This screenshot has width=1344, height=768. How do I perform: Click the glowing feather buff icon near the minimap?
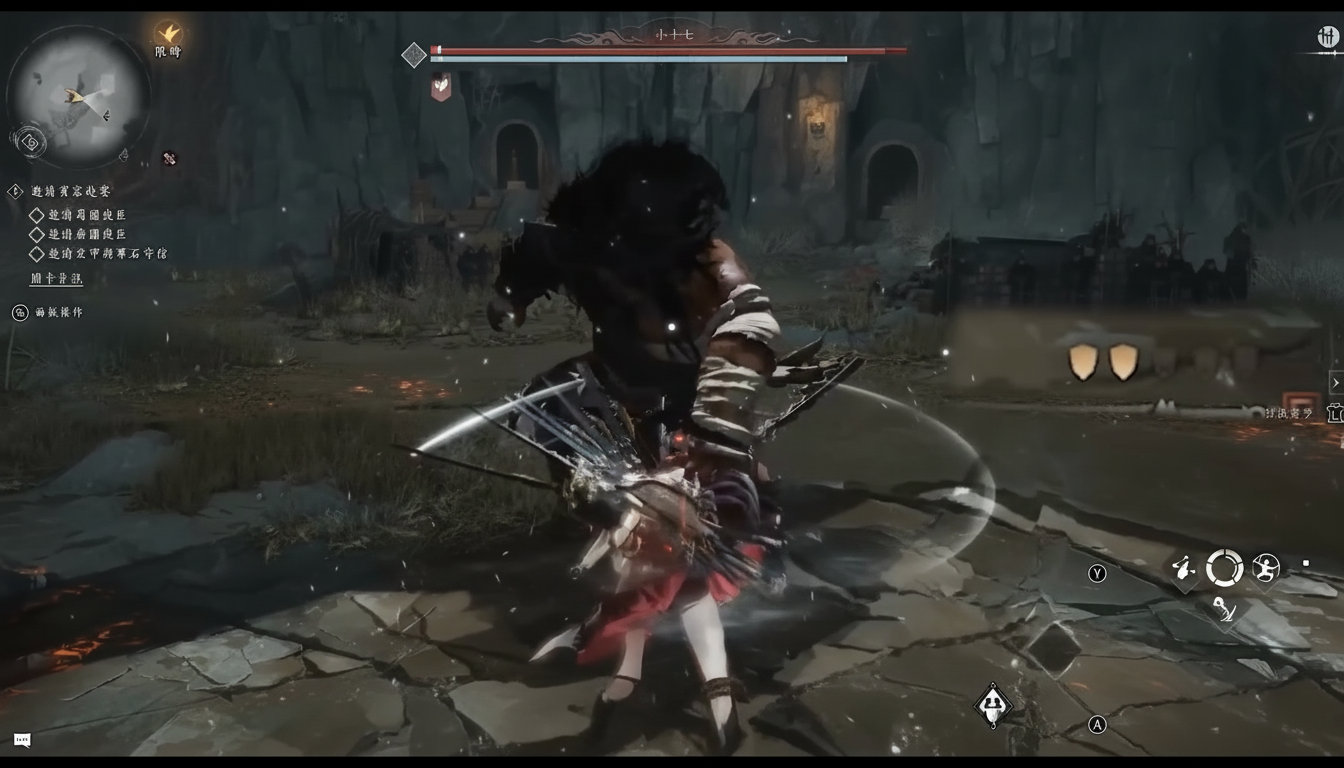[x=169, y=33]
